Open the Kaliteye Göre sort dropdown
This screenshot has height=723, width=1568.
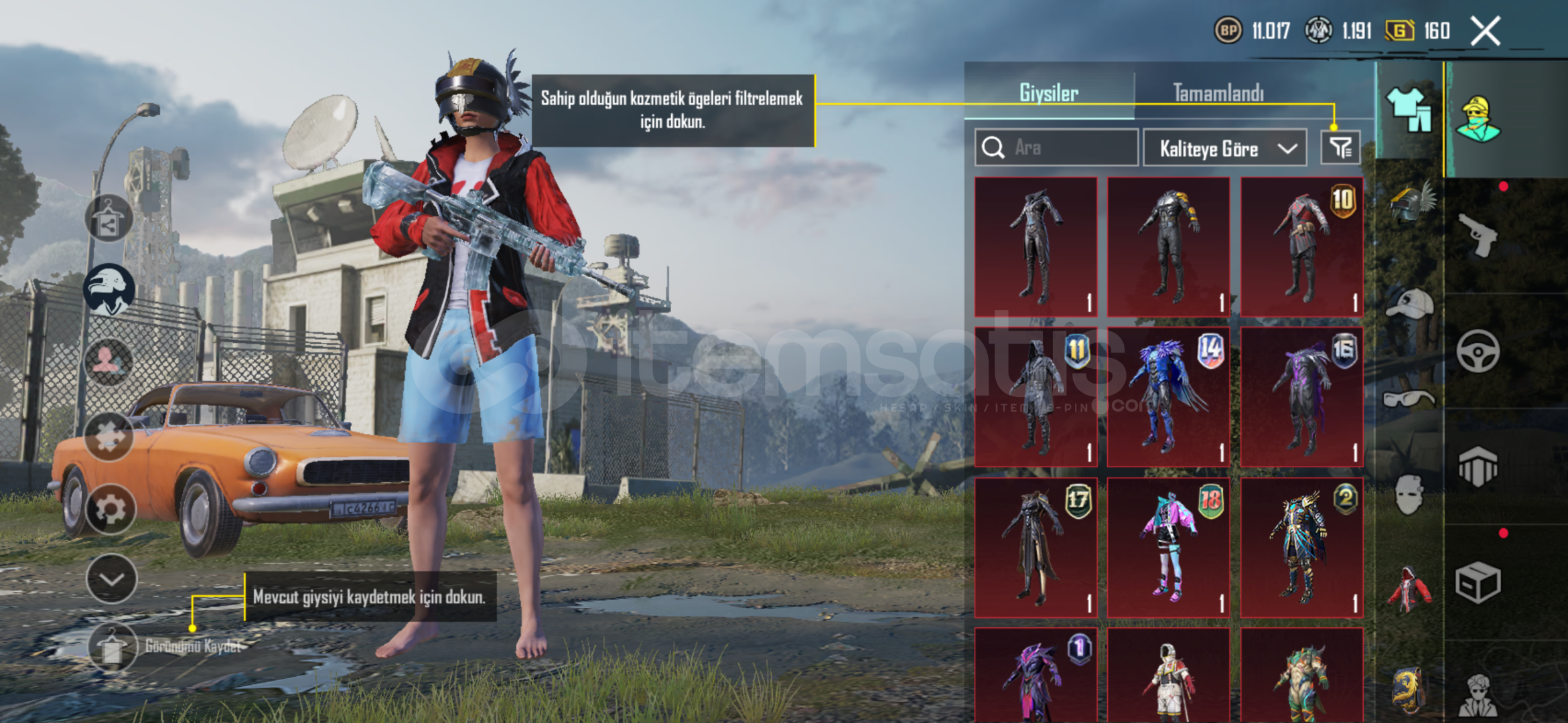[x=1224, y=148]
